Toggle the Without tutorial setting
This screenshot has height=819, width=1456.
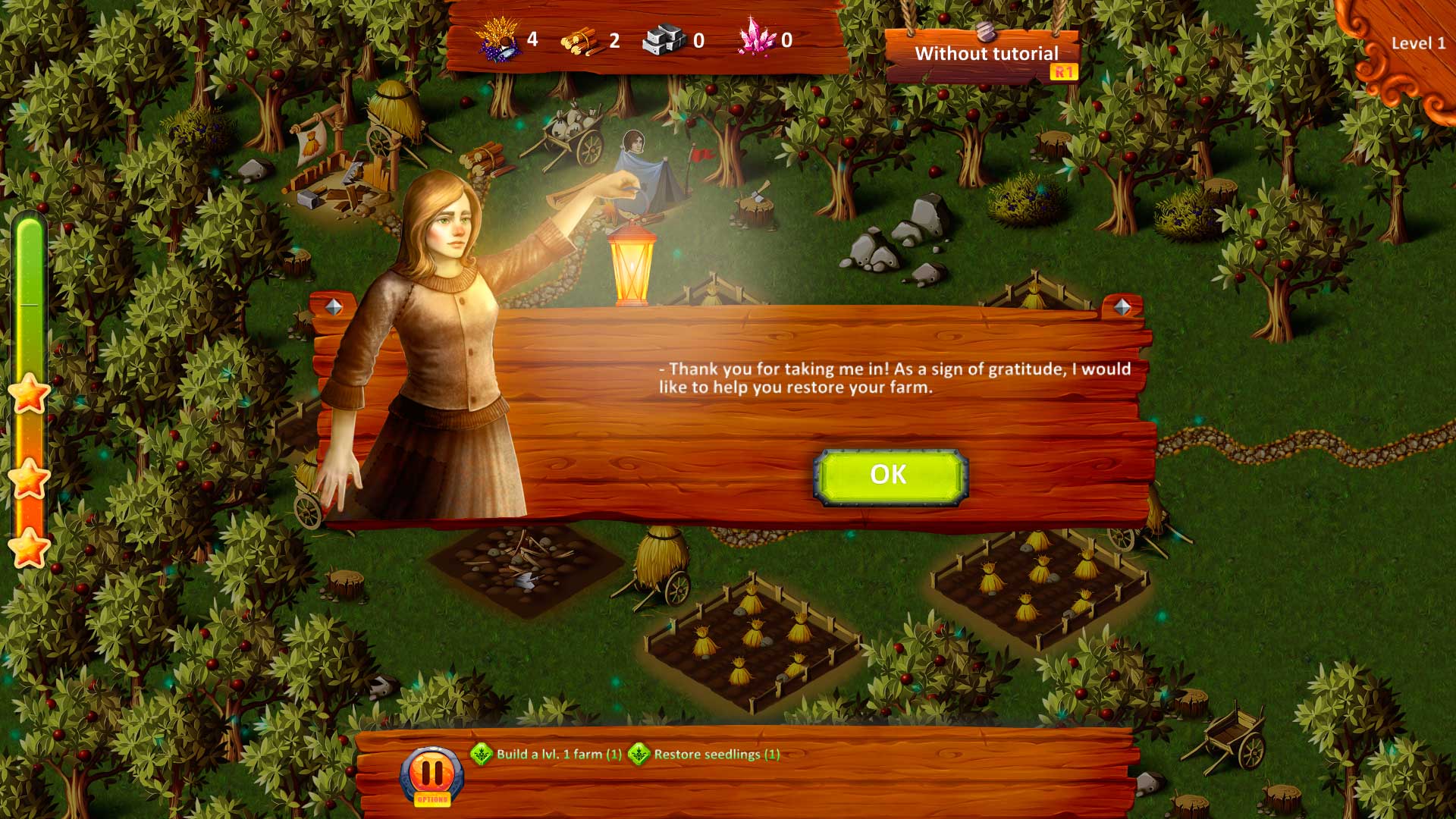[x=986, y=54]
